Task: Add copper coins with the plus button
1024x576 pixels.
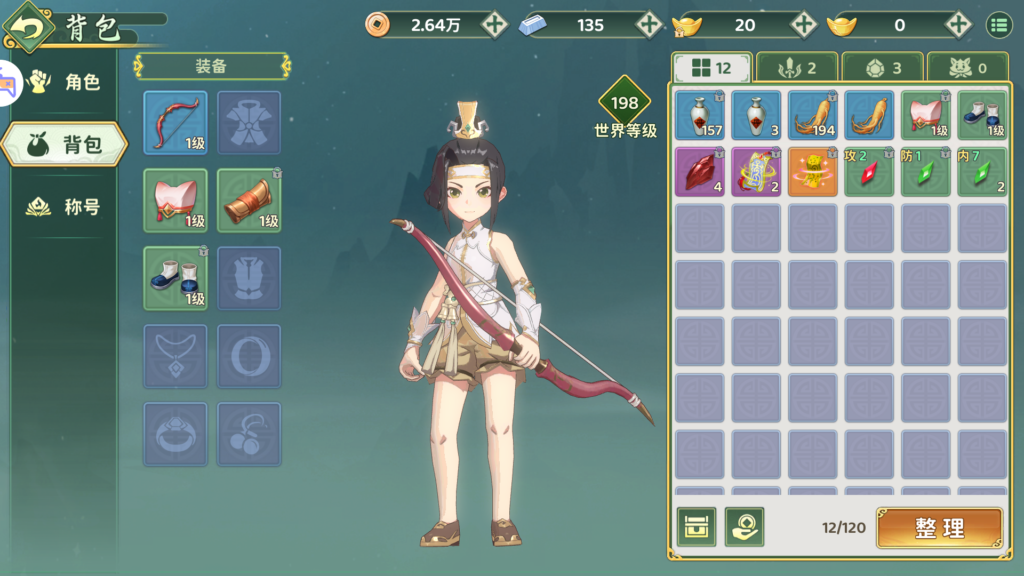Action: click(494, 25)
